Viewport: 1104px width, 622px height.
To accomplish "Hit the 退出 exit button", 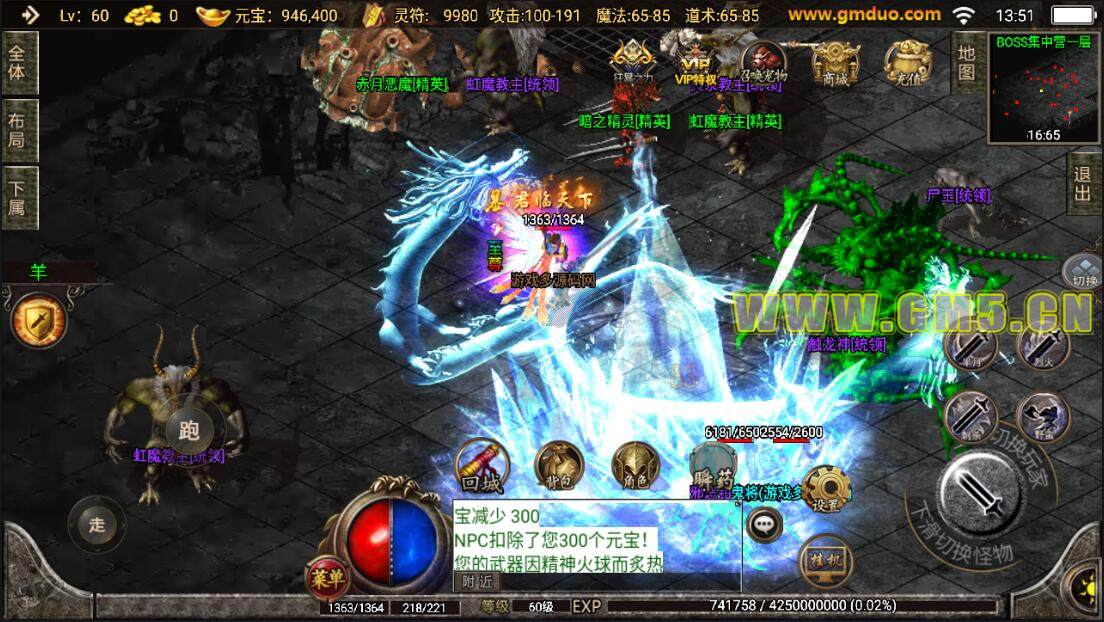I will [1082, 184].
